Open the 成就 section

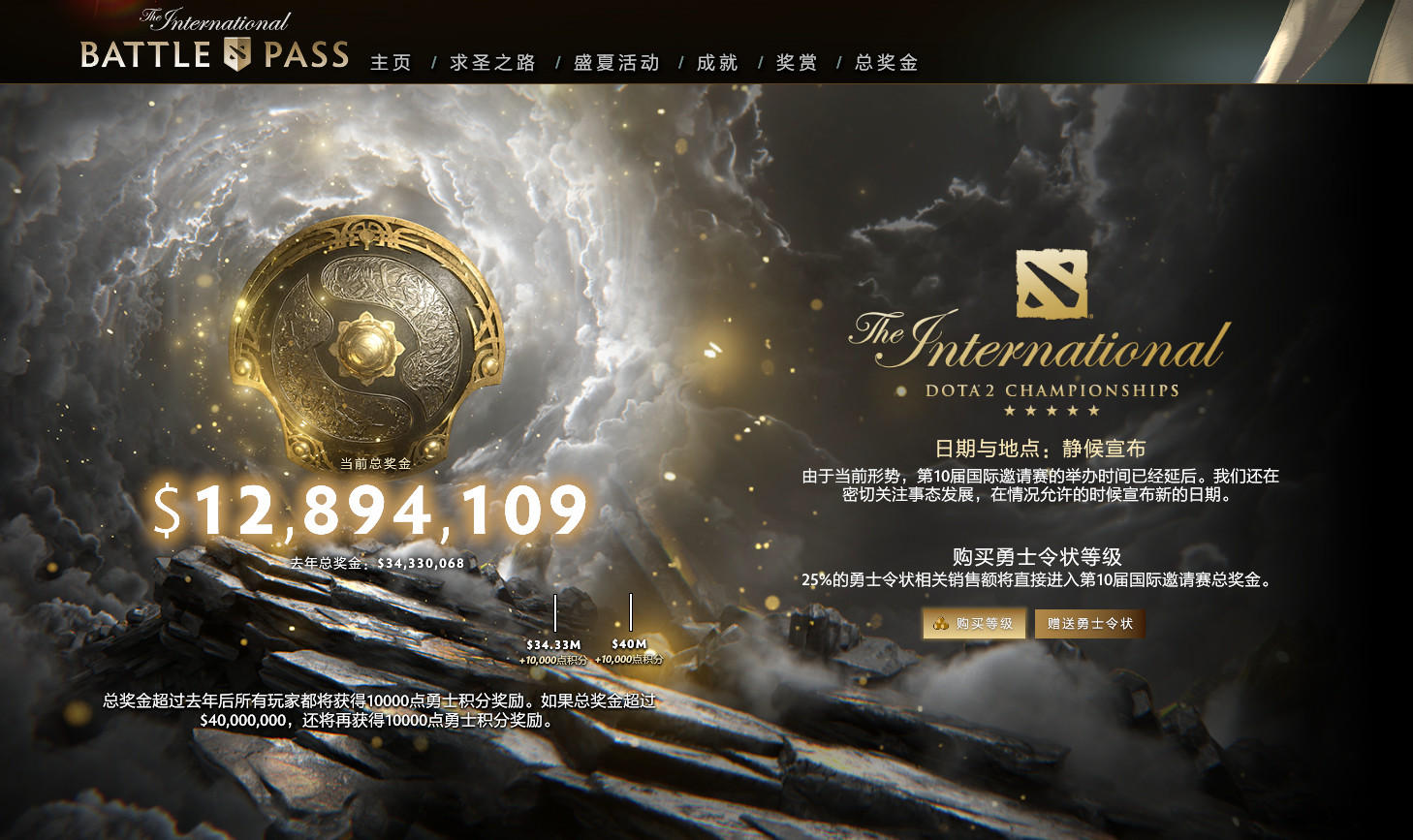(x=715, y=62)
